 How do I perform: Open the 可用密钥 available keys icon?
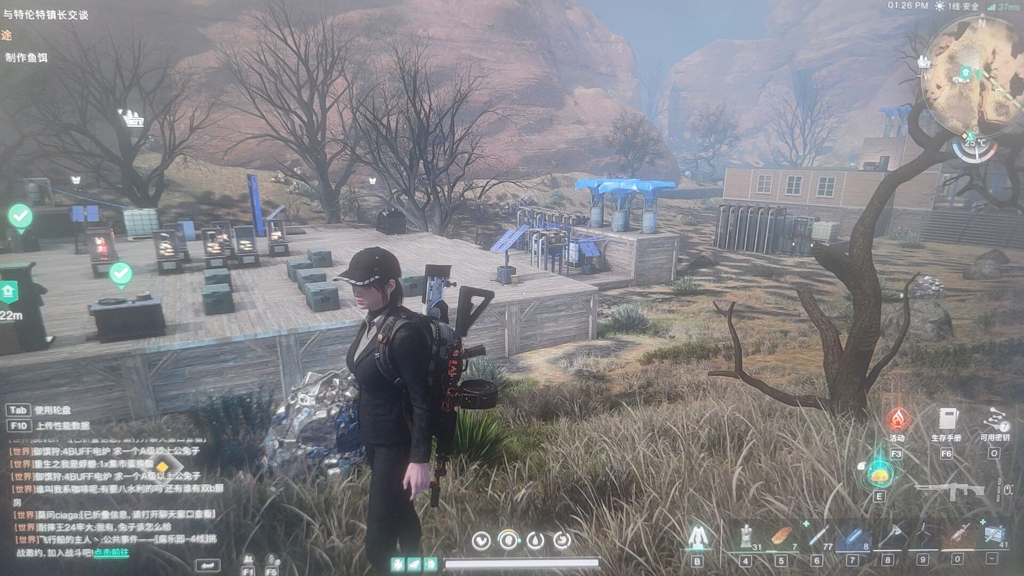[x=994, y=420]
